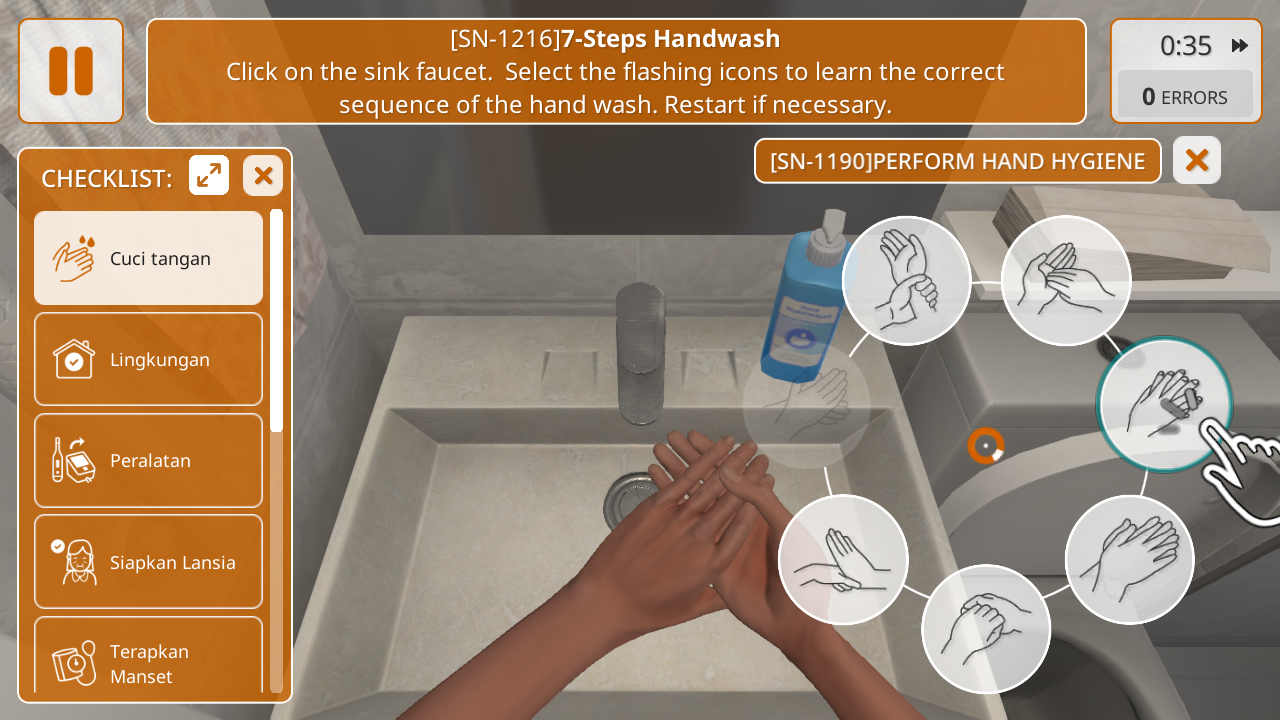Expand the checklist panel
This screenshot has height=720, width=1280.
209,176
